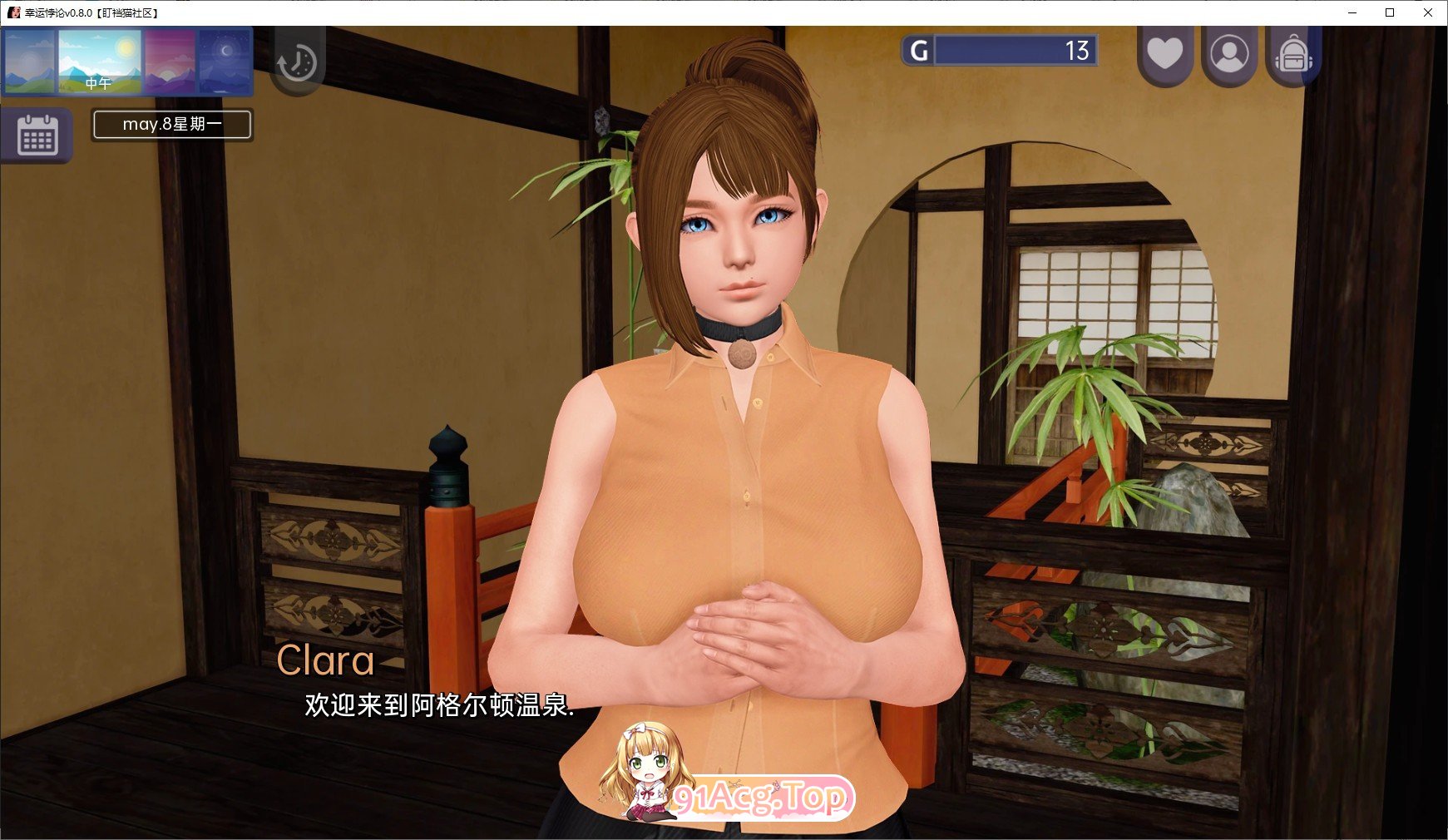Screen dimensions: 1448x840
Task: Click the time rewind clock icon
Action: (x=298, y=61)
